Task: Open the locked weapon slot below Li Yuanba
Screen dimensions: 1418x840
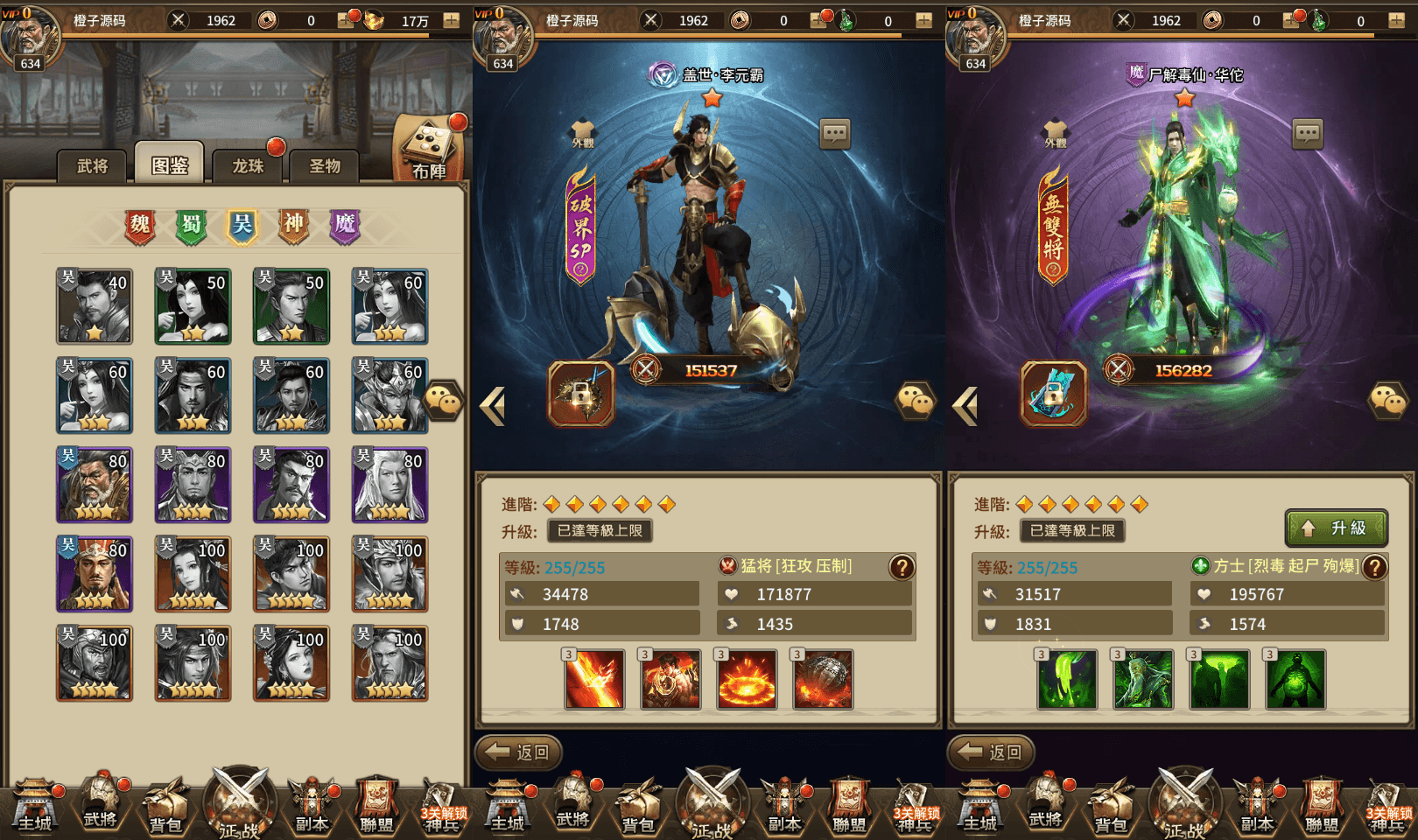Action: 581,395
